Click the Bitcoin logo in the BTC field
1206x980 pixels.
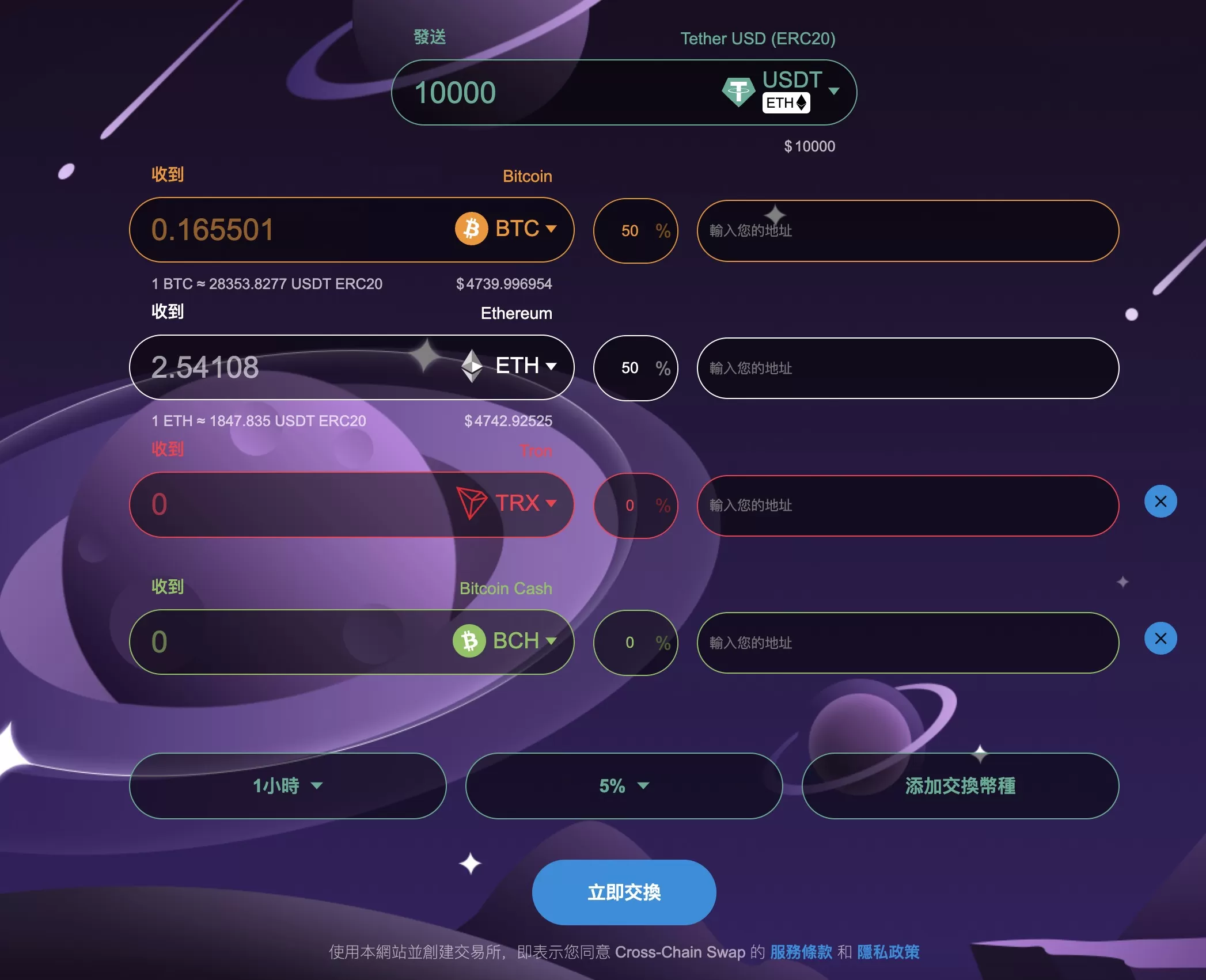(471, 229)
